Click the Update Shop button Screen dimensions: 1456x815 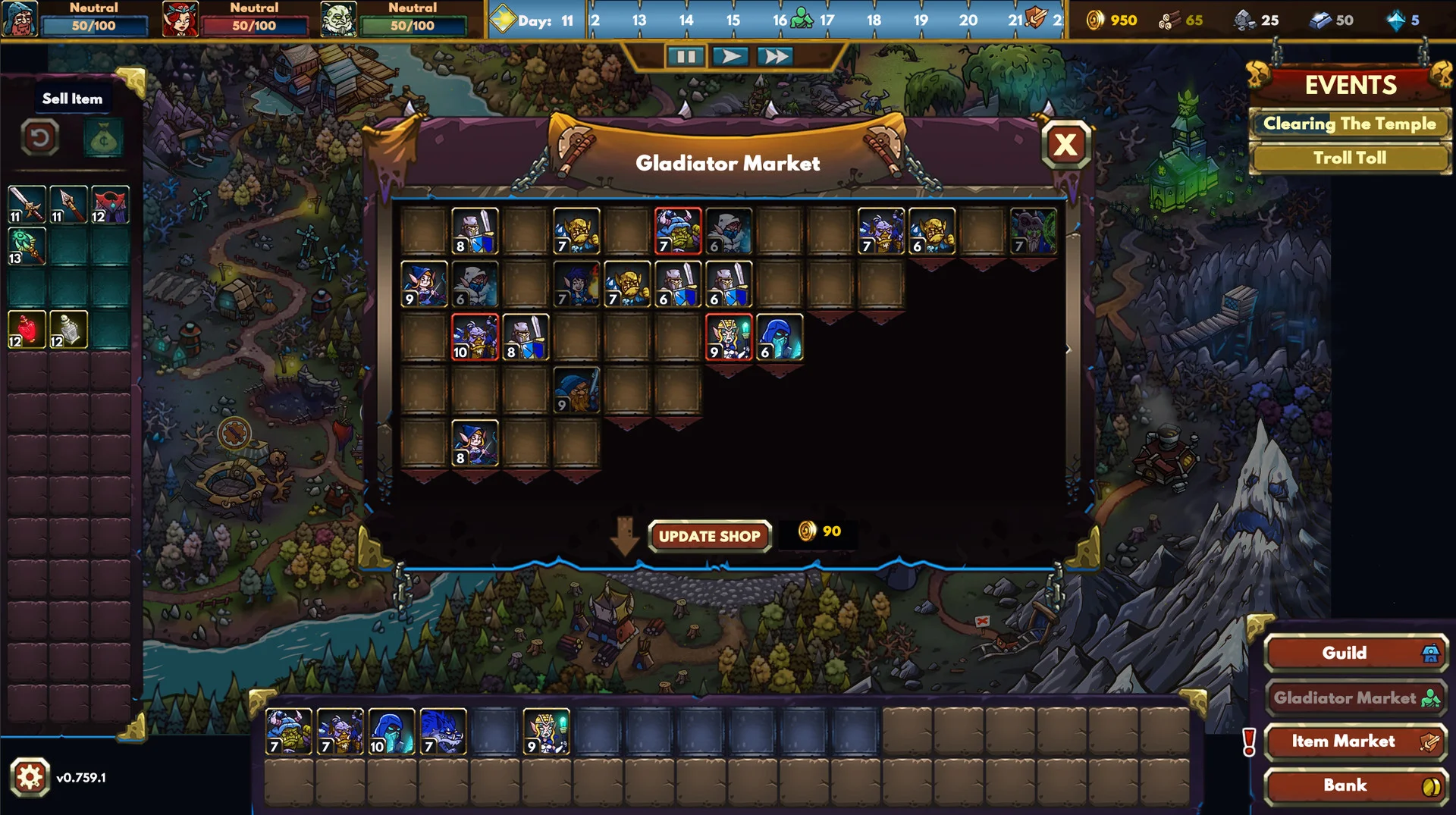tap(709, 536)
